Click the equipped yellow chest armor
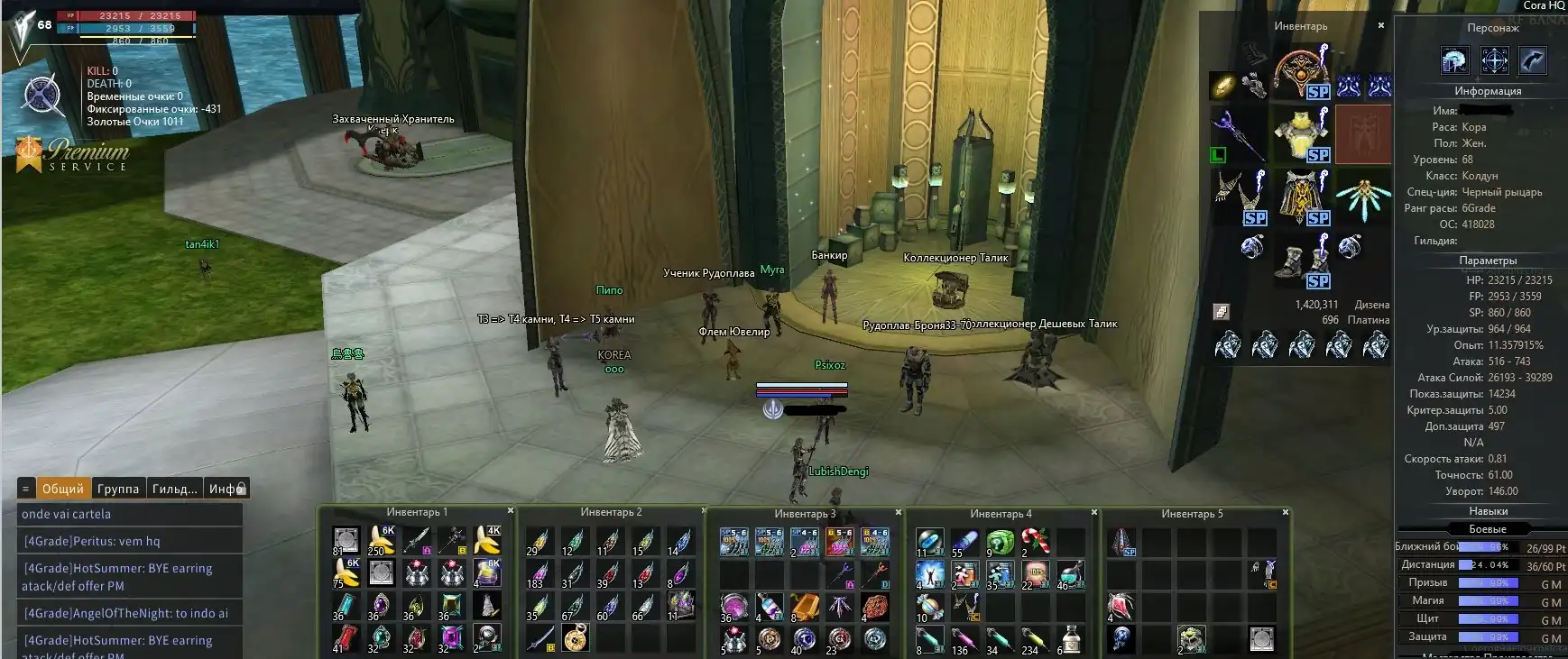The height and width of the screenshot is (659, 1568). tap(1300, 133)
